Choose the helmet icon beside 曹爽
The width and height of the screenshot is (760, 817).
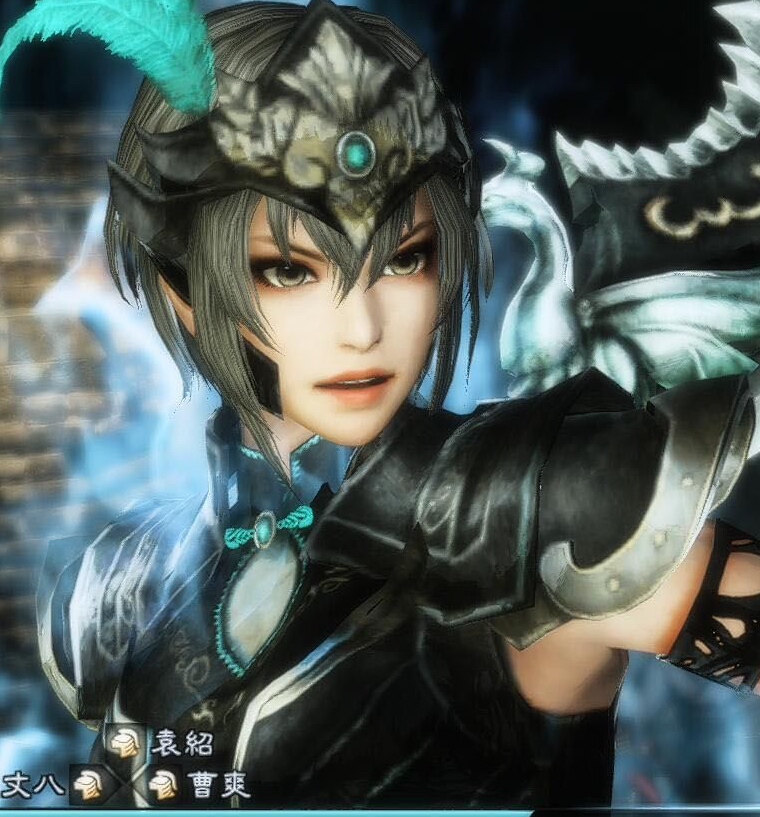click(x=163, y=785)
